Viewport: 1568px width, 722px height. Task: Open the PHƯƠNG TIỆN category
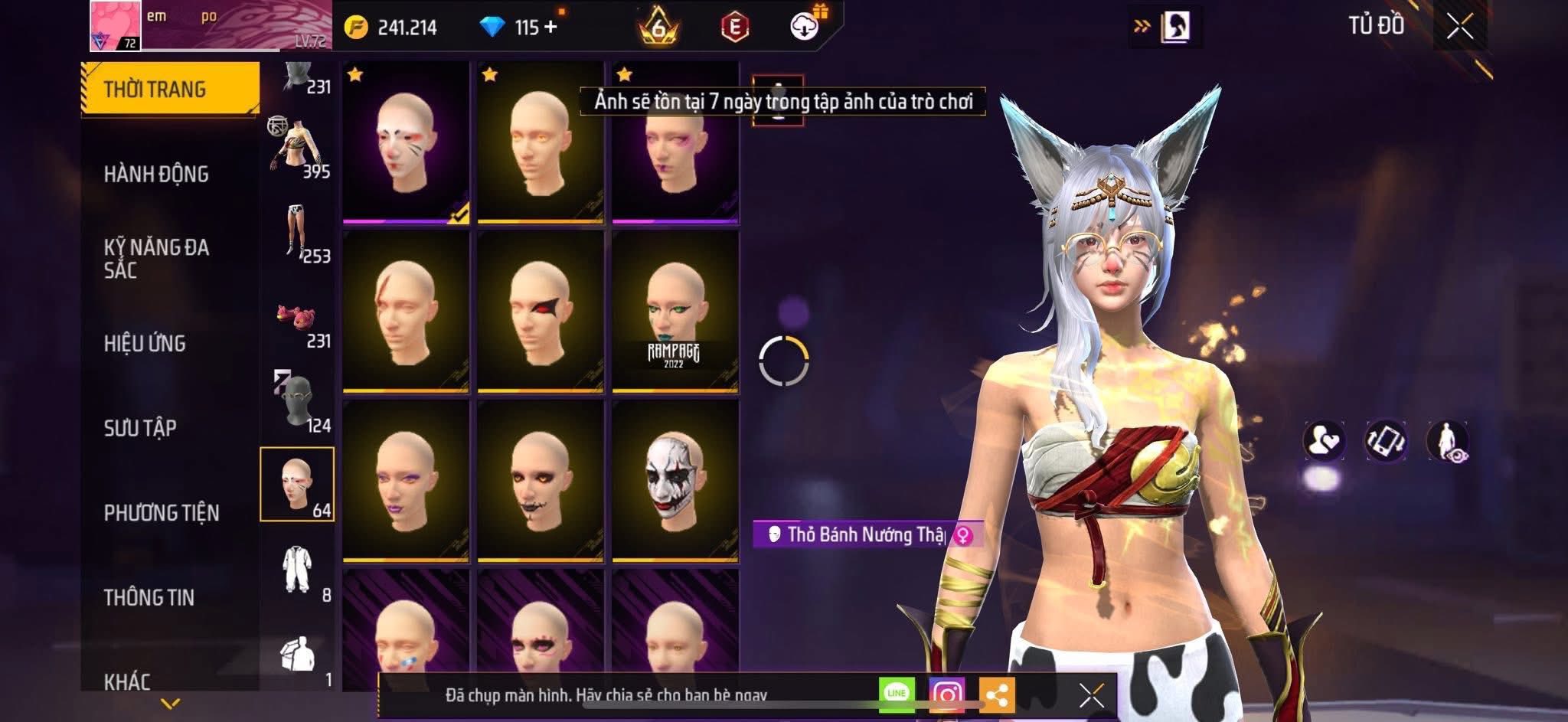click(x=162, y=512)
